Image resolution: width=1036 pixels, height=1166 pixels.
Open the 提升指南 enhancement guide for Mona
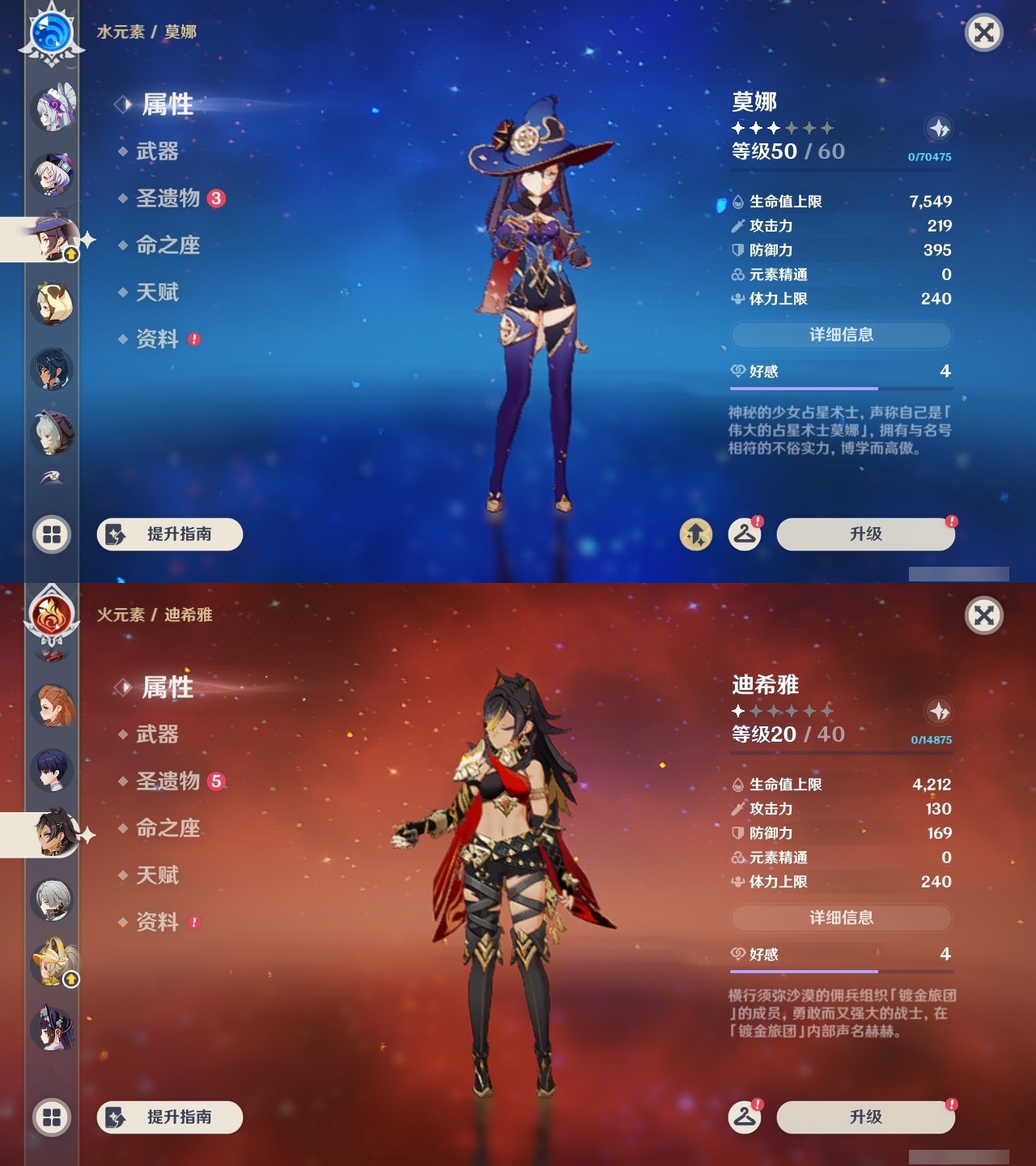tap(168, 534)
